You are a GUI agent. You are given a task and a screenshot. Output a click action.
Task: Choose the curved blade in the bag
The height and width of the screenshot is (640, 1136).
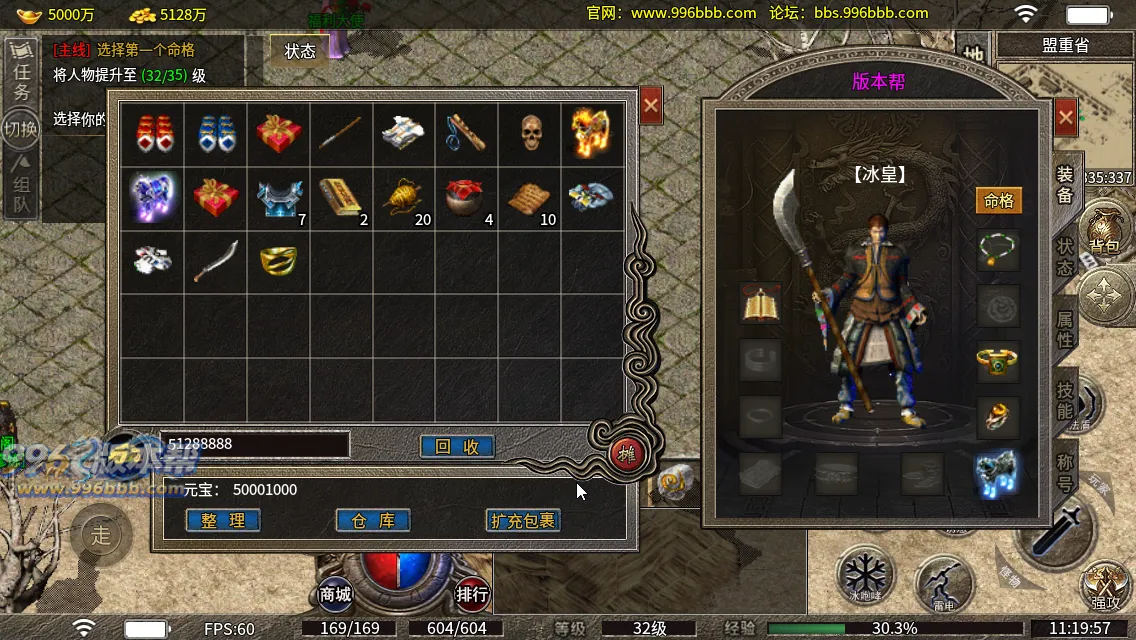click(215, 260)
